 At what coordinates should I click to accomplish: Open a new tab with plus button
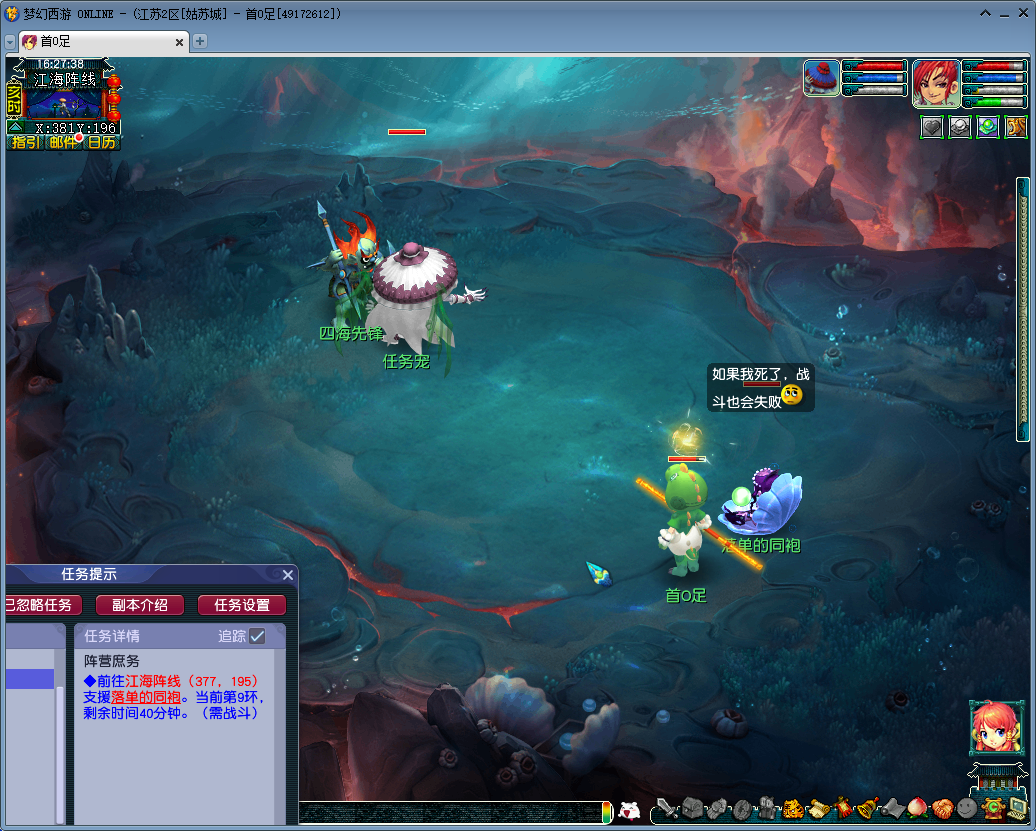200,41
